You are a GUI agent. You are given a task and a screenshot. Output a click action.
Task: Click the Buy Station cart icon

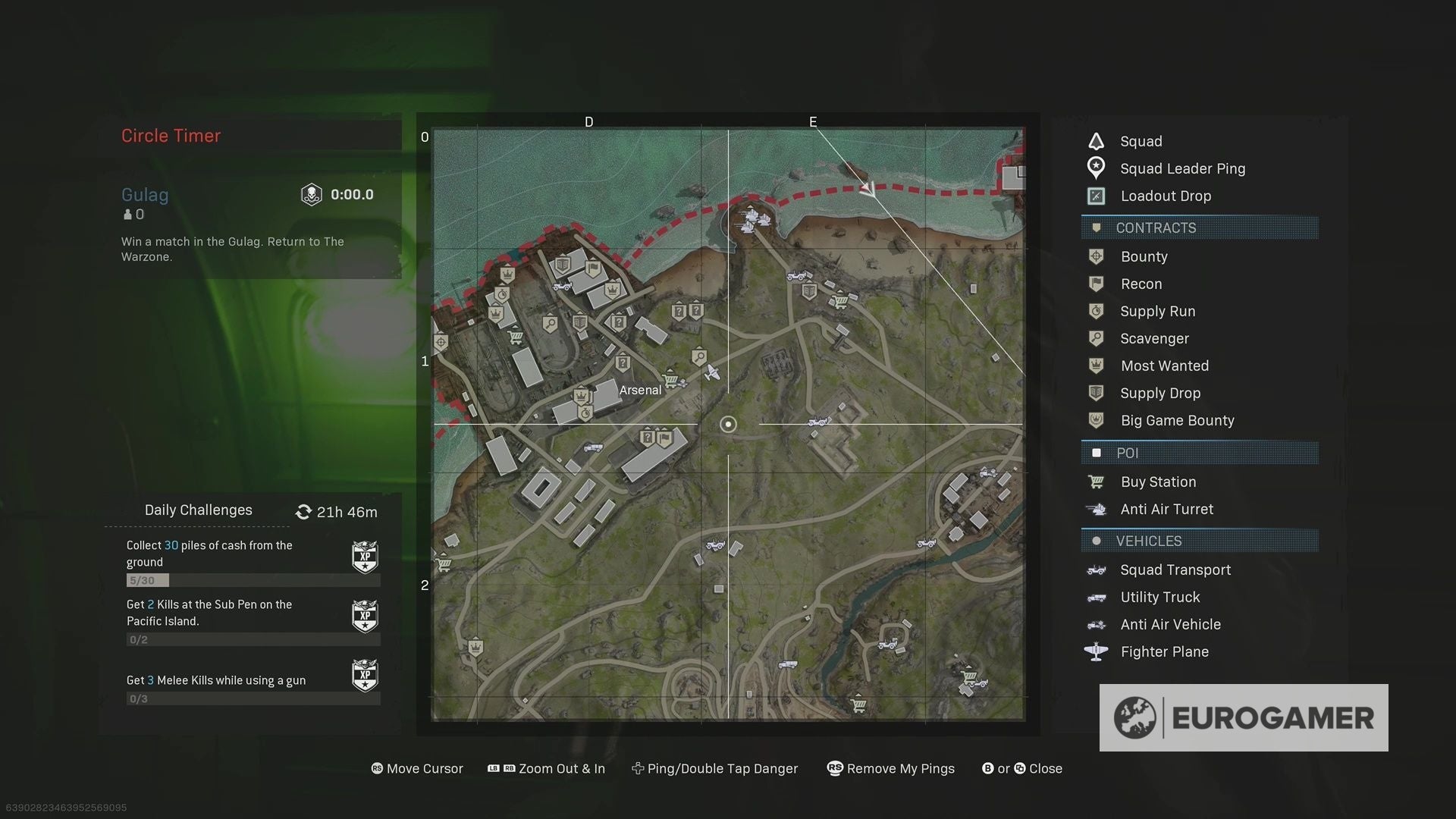tap(1097, 482)
